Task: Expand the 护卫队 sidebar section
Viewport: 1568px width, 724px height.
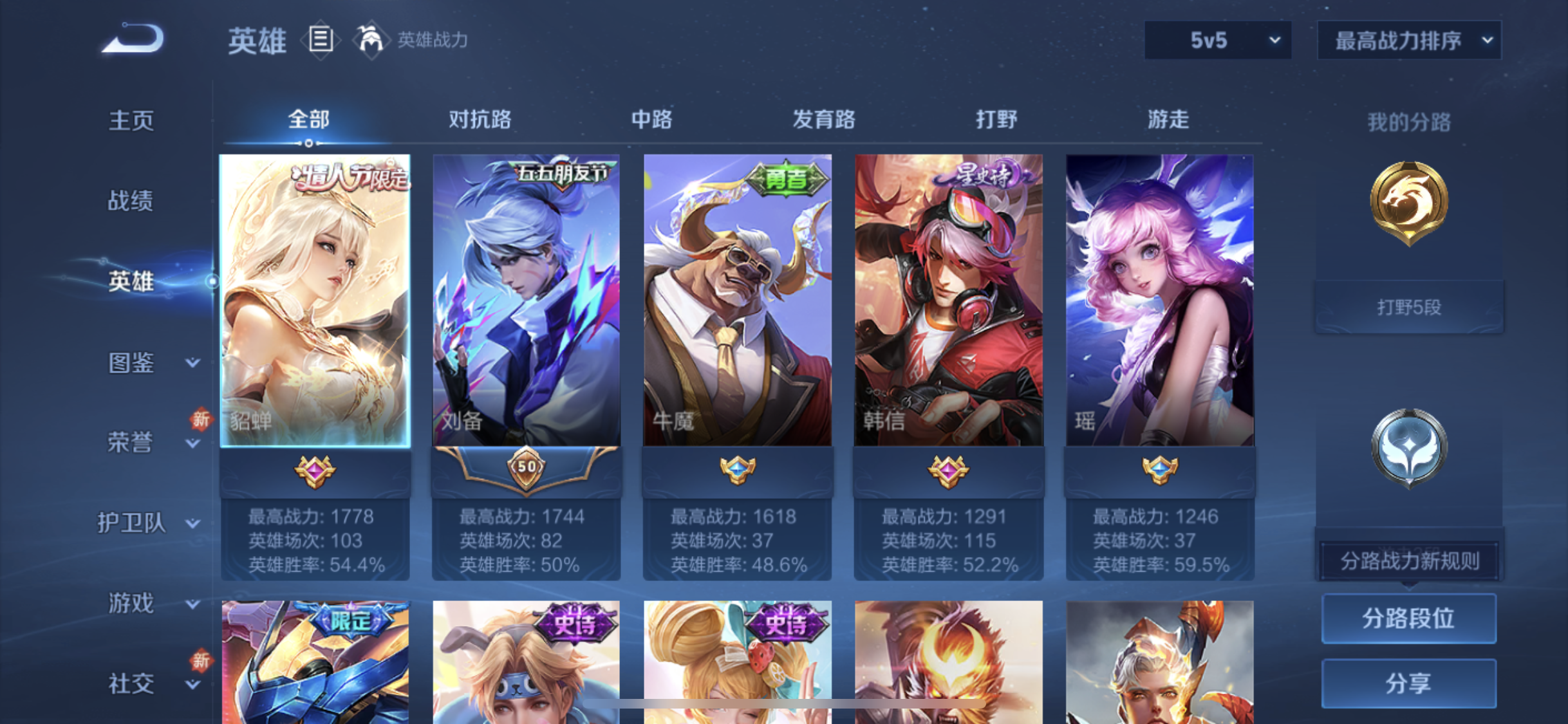Action: (148, 523)
